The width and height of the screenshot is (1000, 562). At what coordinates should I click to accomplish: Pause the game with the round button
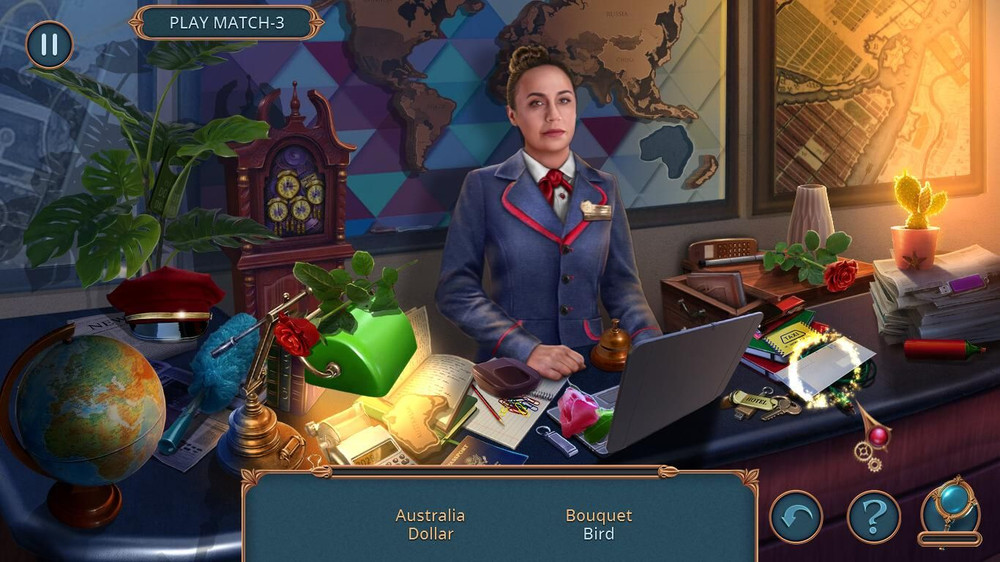(x=49, y=45)
